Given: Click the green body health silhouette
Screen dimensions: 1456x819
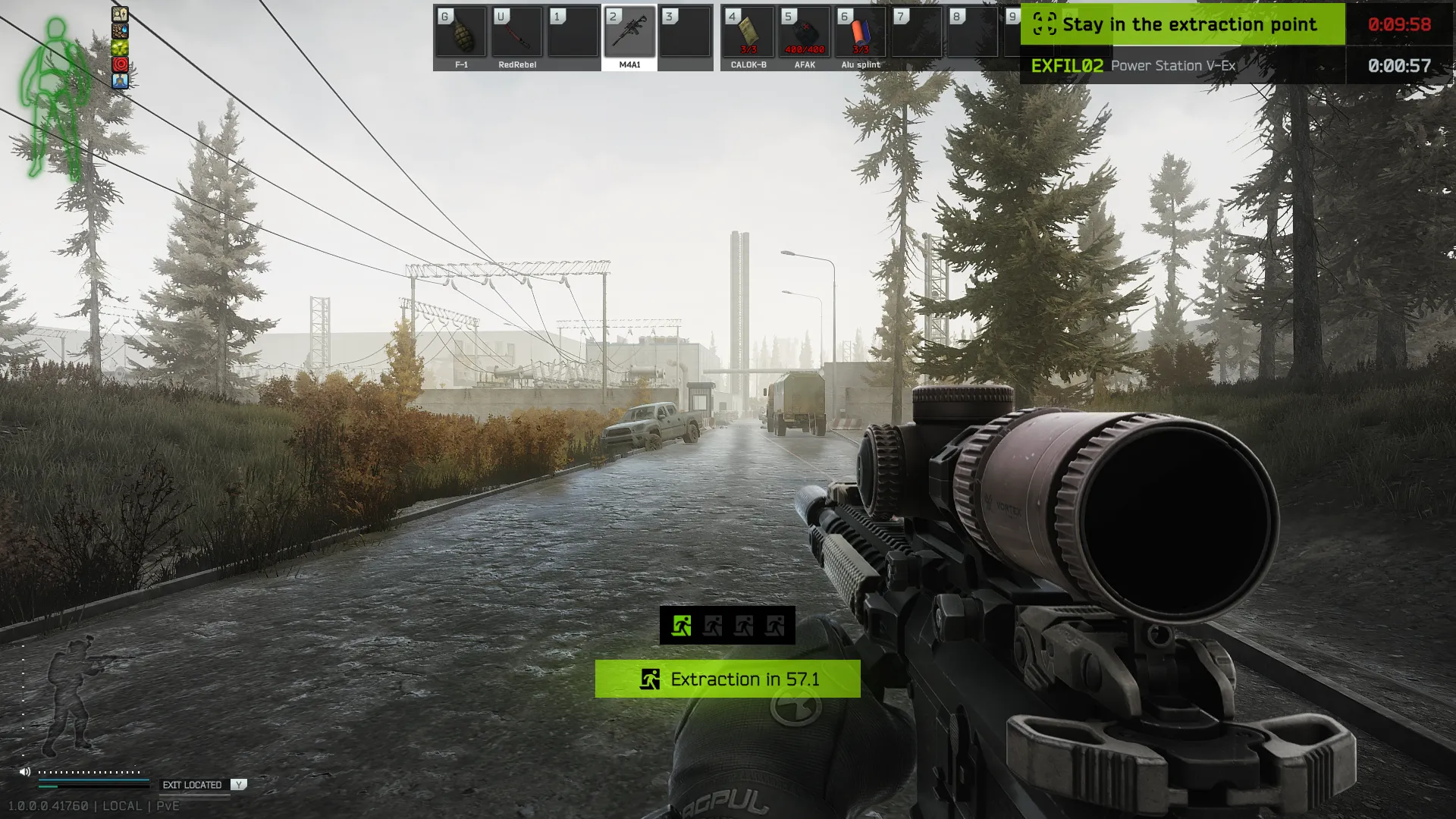Looking at the screenshot, I should pyautogui.click(x=53, y=99).
